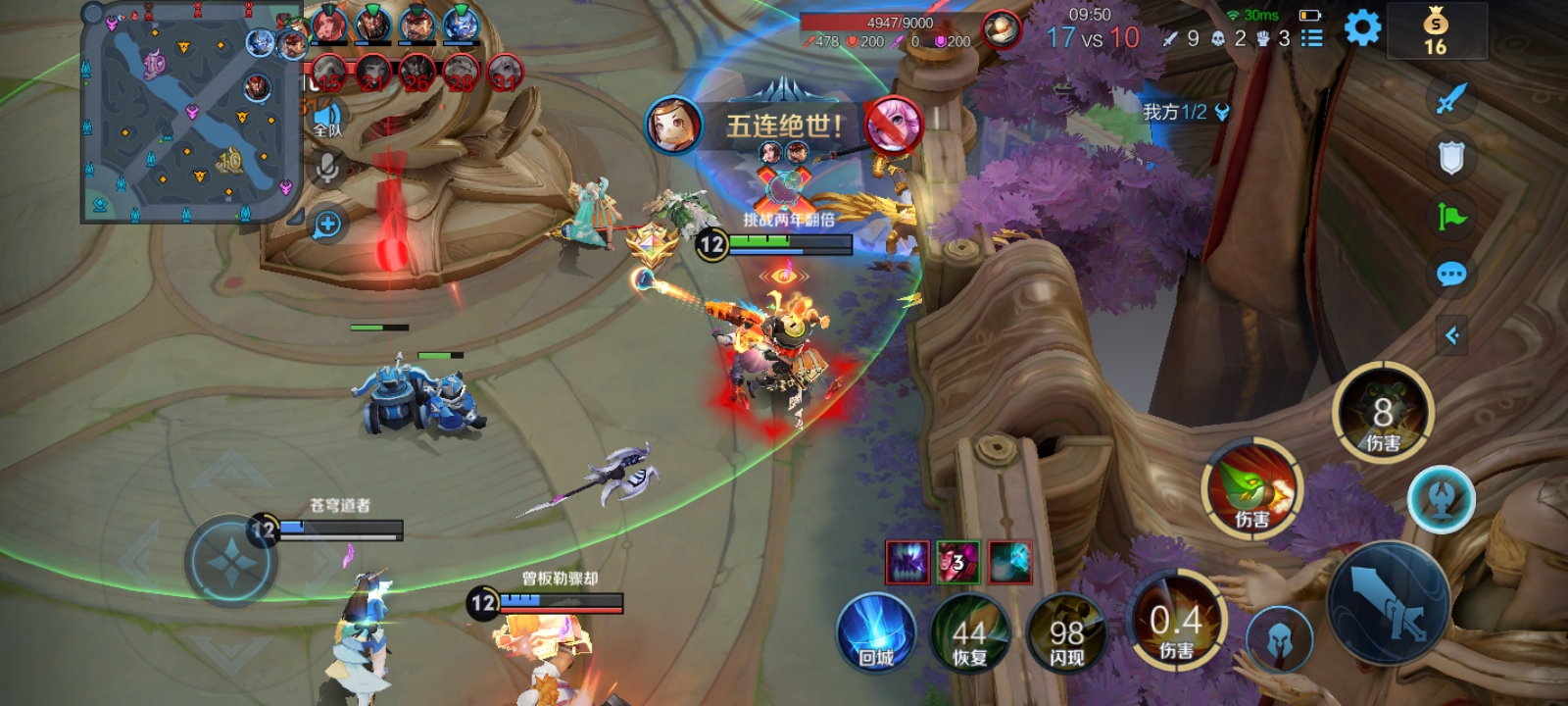
Task: Send the shield defend signal
Action: [1451, 157]
